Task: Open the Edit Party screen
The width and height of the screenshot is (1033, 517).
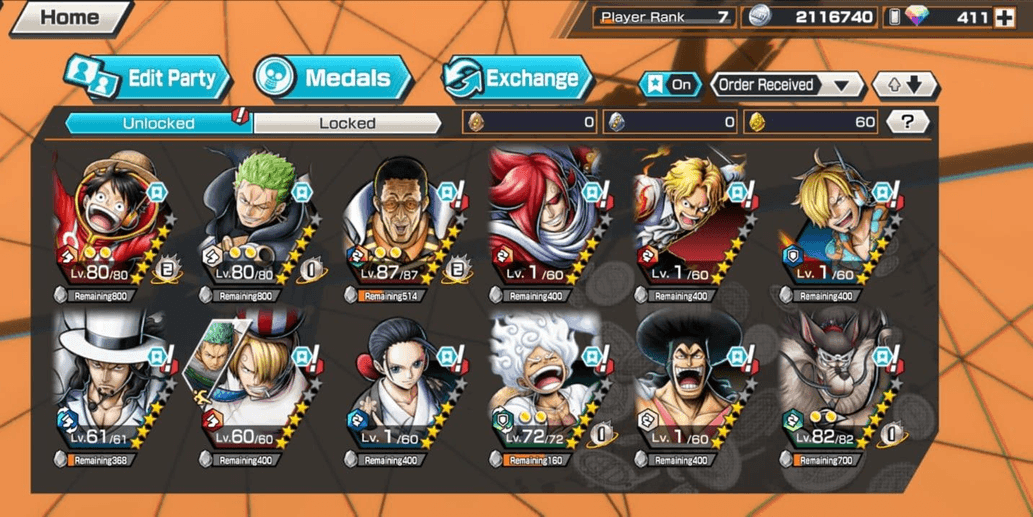Action: tap(148, 79)
